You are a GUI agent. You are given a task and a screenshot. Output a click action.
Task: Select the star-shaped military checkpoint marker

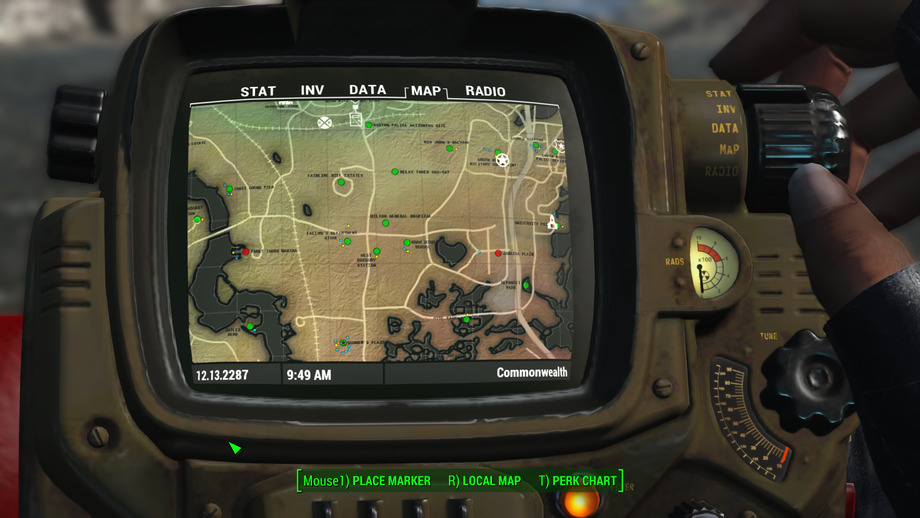pos(503,160)
